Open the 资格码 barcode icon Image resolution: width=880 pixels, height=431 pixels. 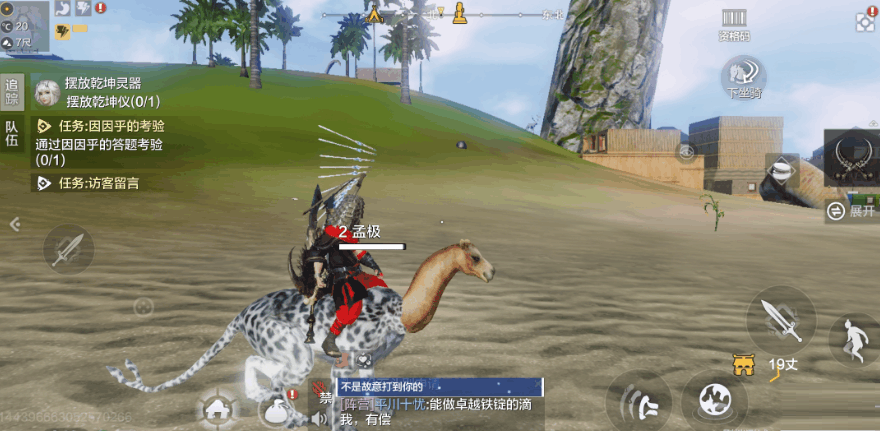[x=733, y=23]
